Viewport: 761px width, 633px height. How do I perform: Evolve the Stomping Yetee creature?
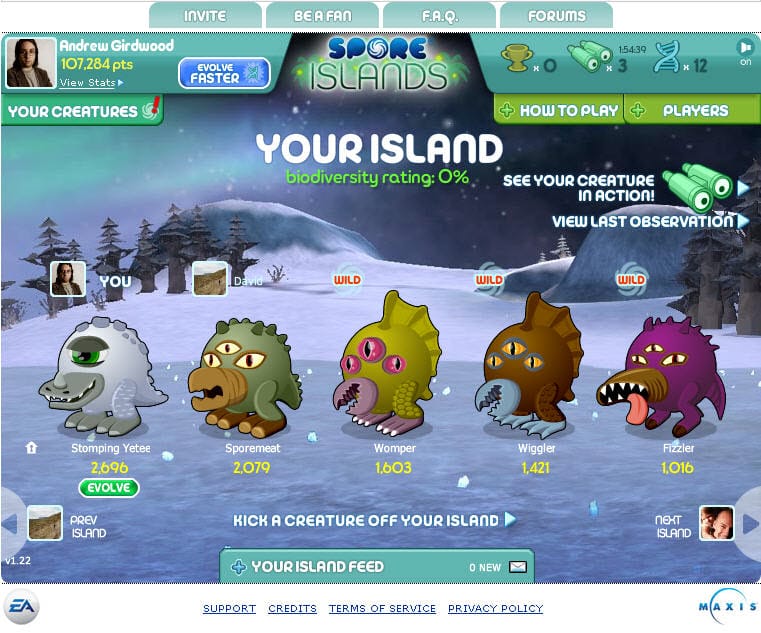(x=109, y=488)
